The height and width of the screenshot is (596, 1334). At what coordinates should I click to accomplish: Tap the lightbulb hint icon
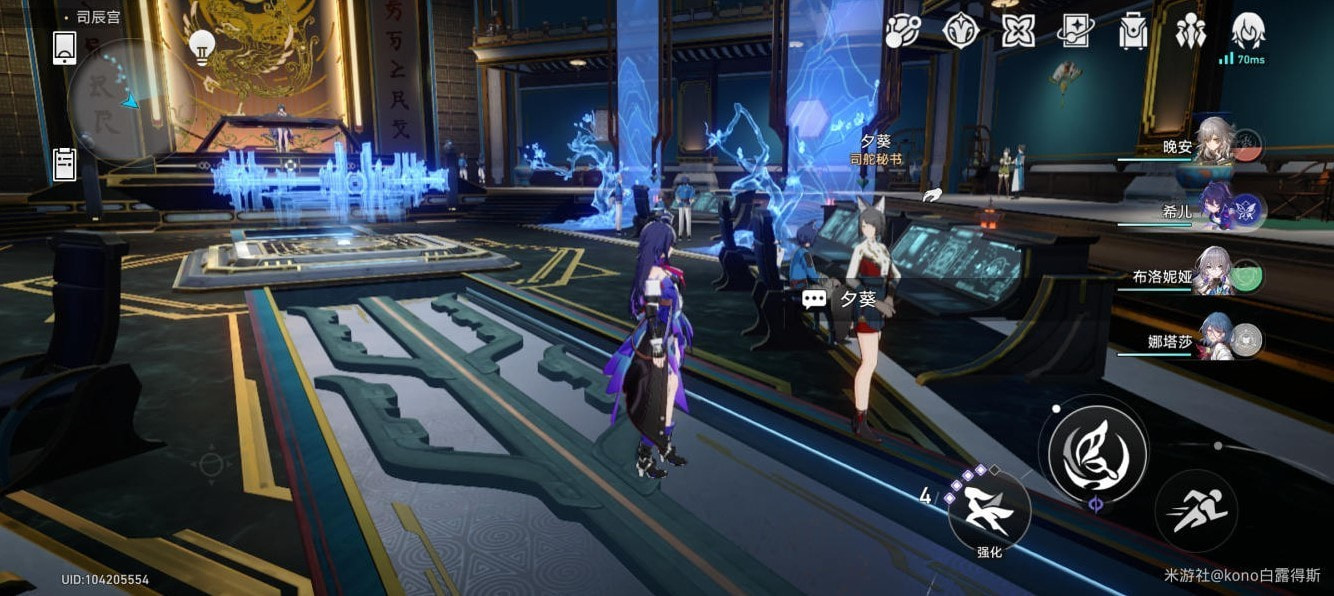coord(203,47)
